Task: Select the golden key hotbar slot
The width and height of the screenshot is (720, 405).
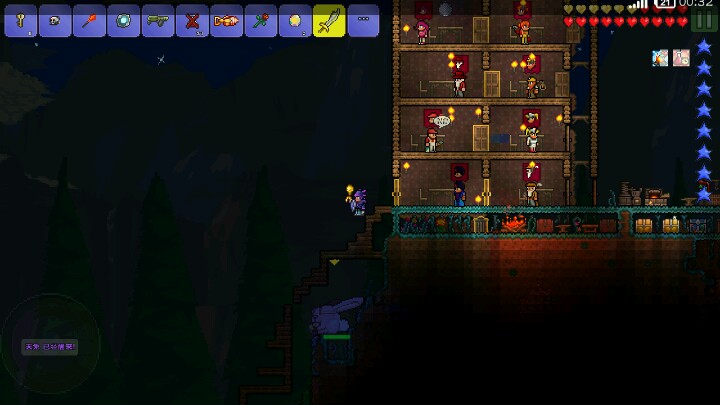Action: coord(20,20)
